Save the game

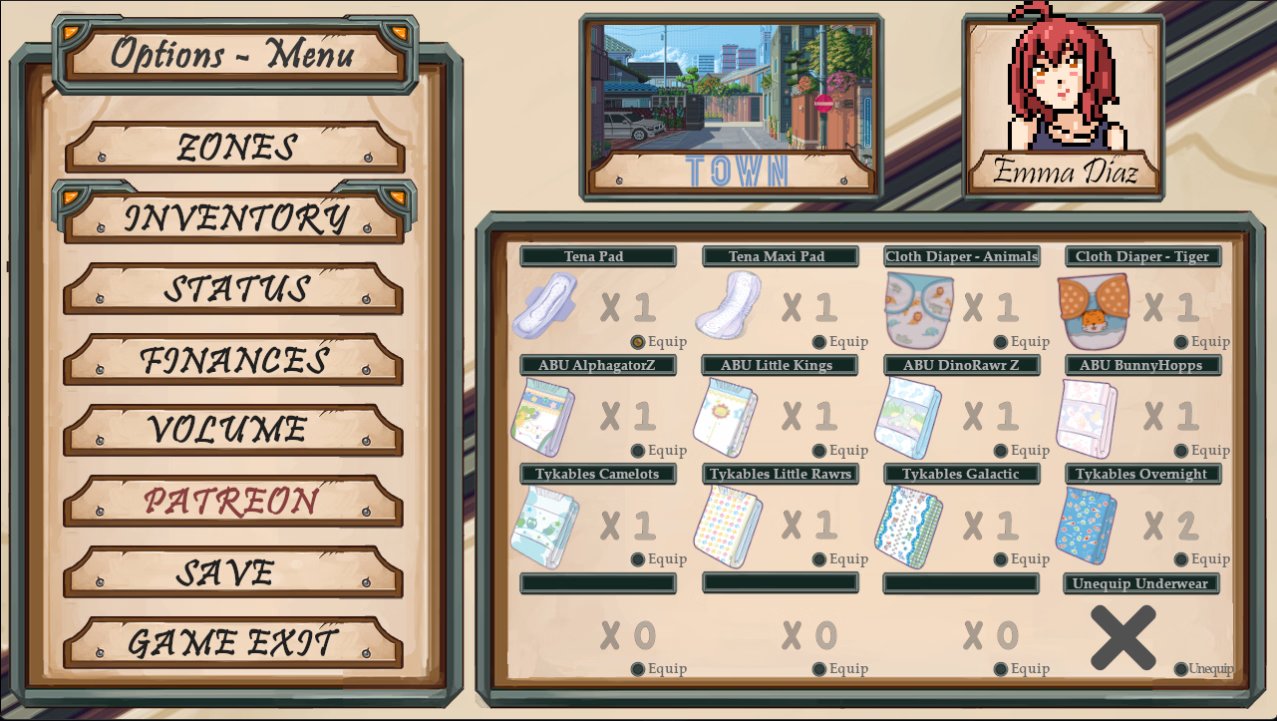point(235,572)
